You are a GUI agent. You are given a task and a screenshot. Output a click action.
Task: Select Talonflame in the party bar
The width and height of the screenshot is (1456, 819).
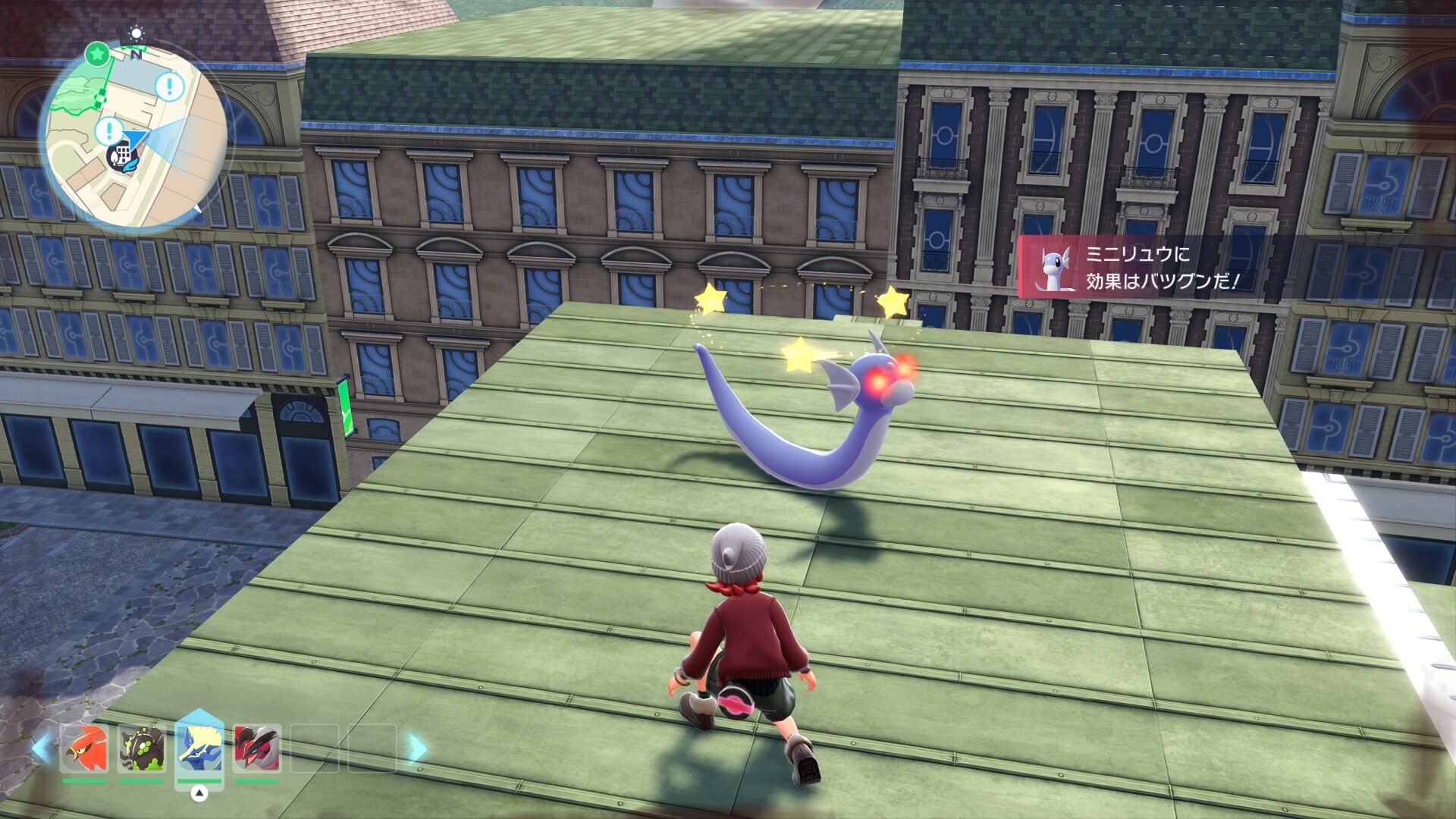(x=84, y=748)
